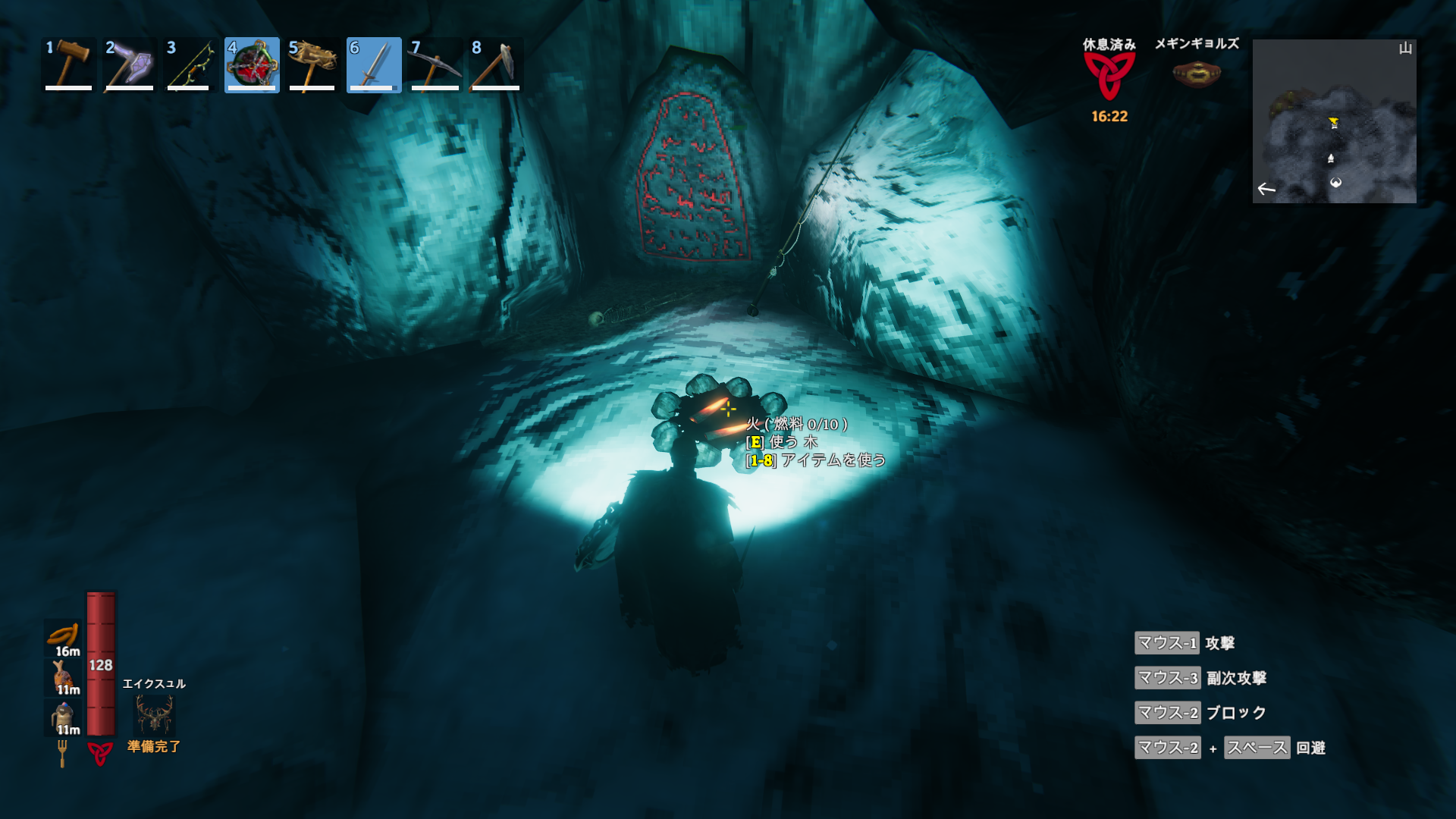Click the Rested (休息済み) status icon
Image resolution: width=1456 pixels, height=819 pixels.
pyautogui.click(x=1109, y=76)
